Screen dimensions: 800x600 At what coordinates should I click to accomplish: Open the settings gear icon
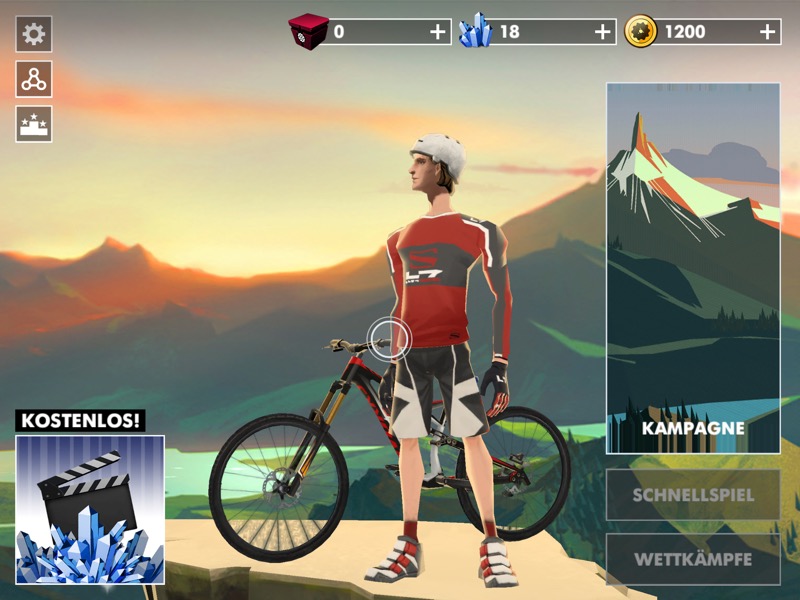[x=34, y=34]
